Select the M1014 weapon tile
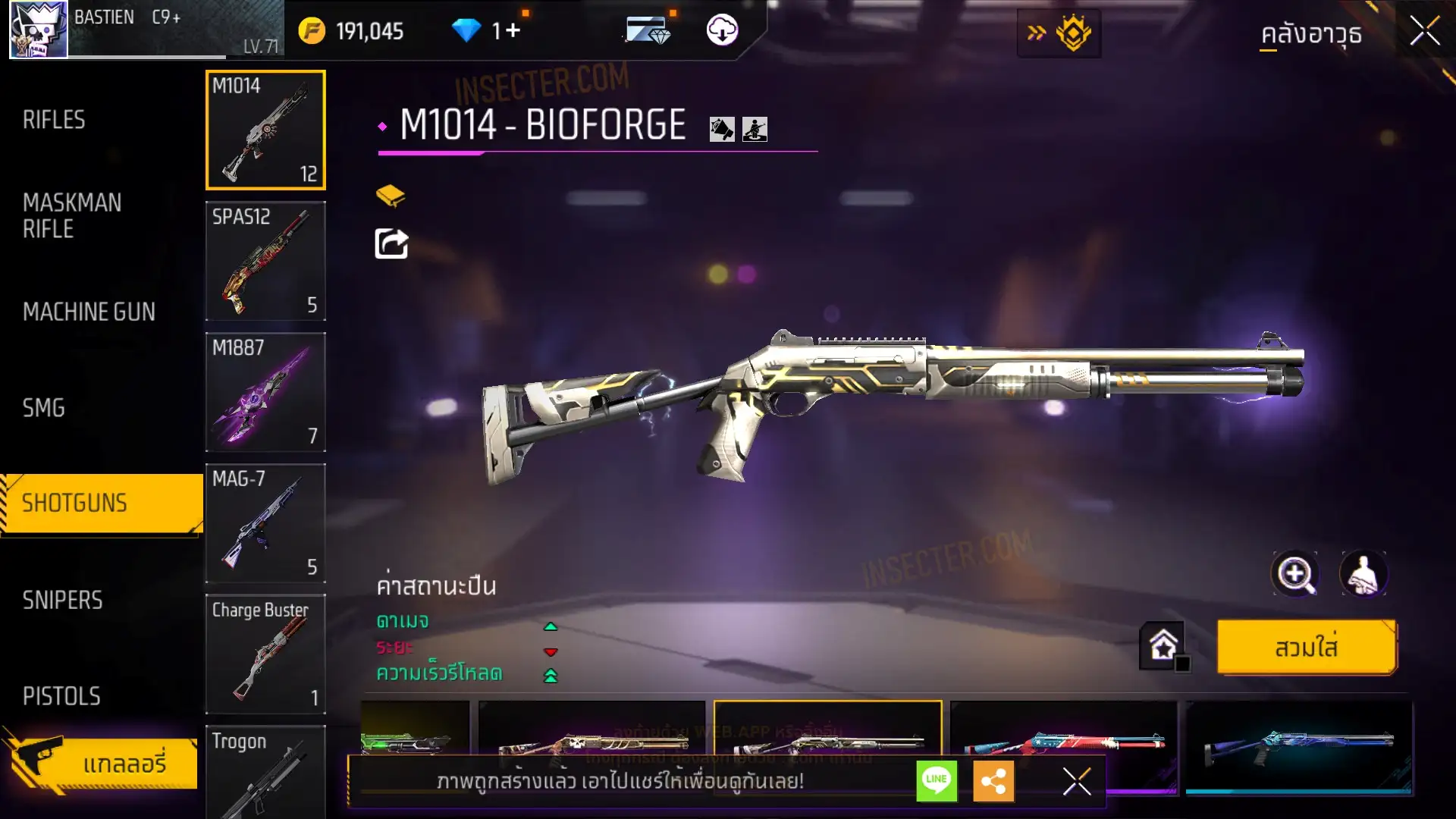This screenshot has height=819, width=1456. [x=265, y=130]
